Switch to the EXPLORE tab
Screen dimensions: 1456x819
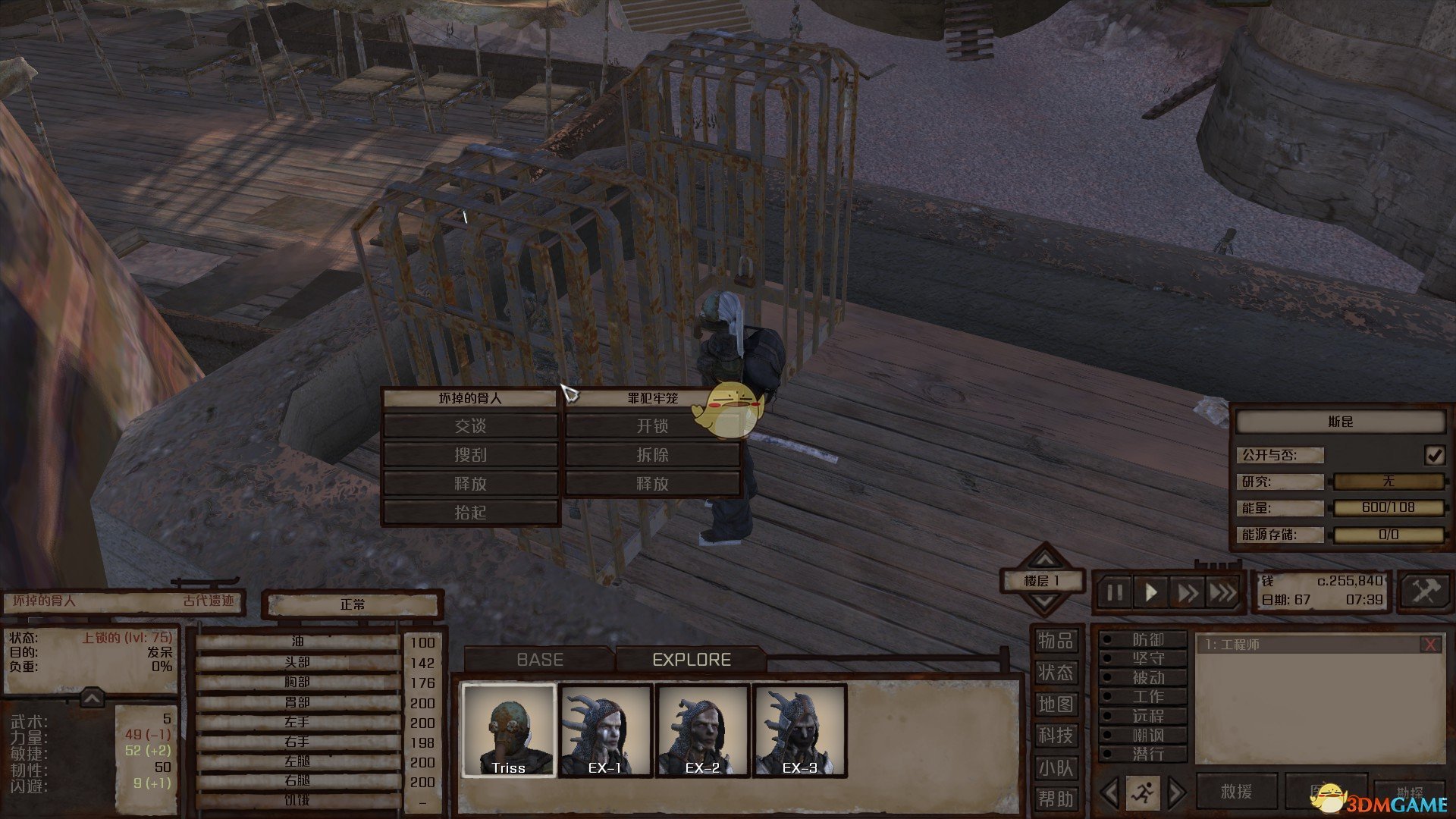[x=691, y=660]
